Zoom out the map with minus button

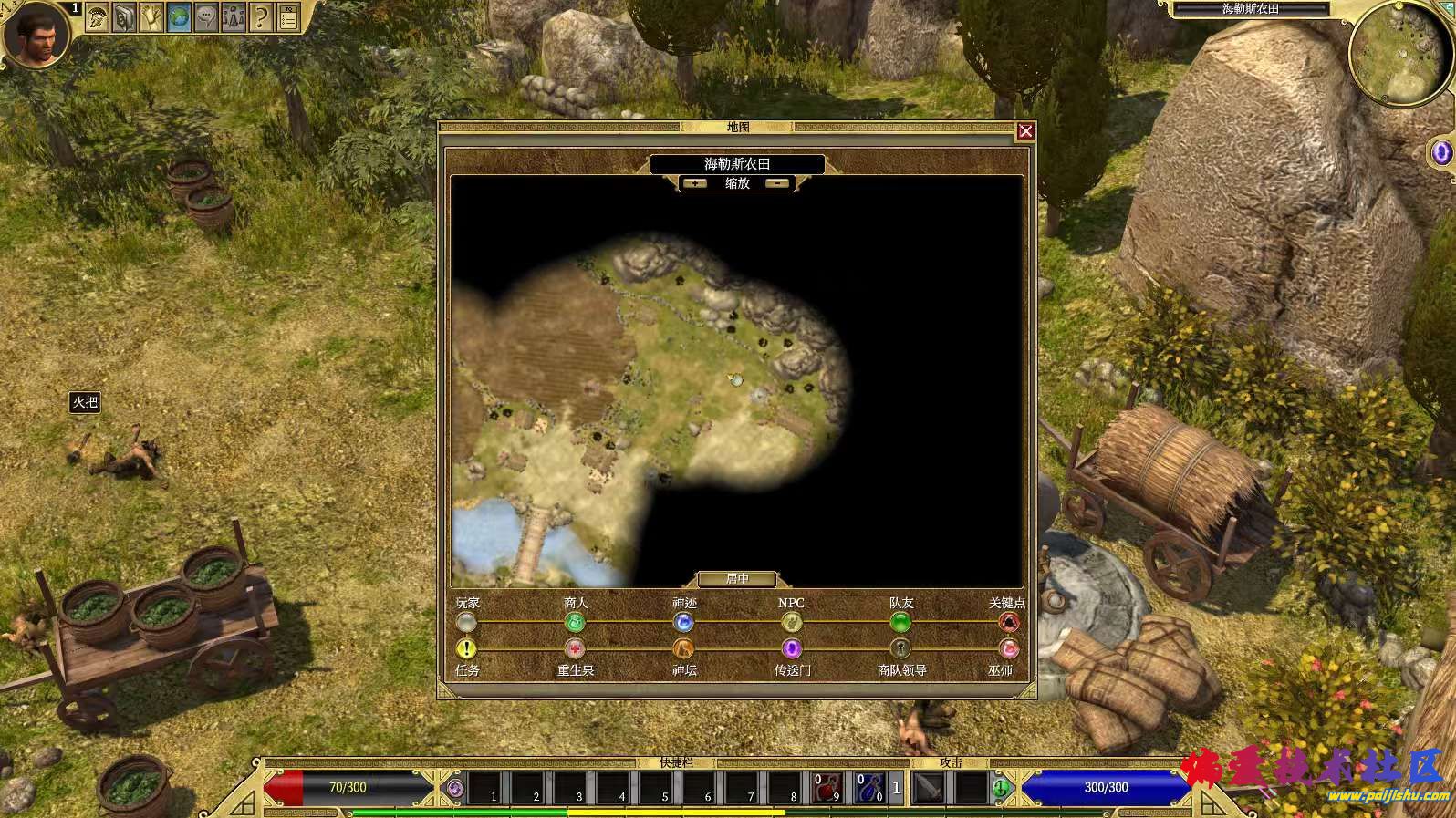click(x=778, y=183)
